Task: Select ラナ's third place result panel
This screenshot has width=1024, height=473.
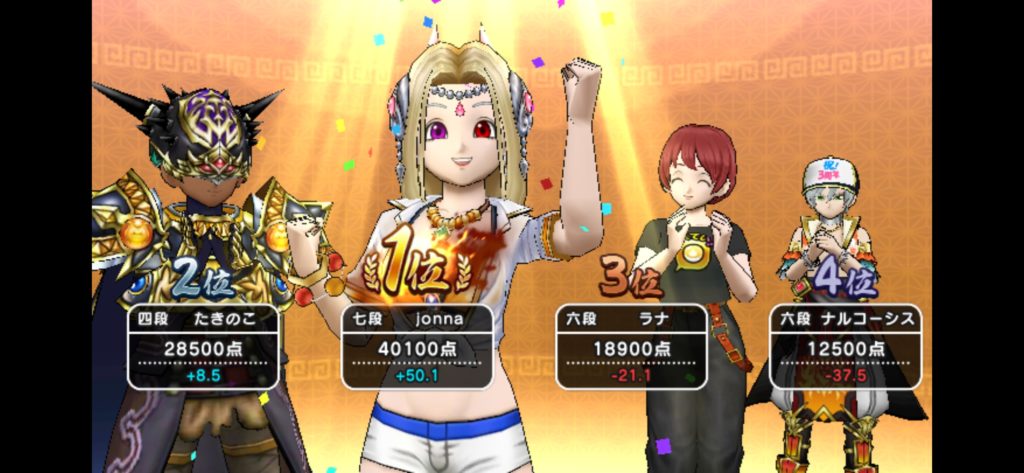Action: pyautogui.click(x=631, y=346)
